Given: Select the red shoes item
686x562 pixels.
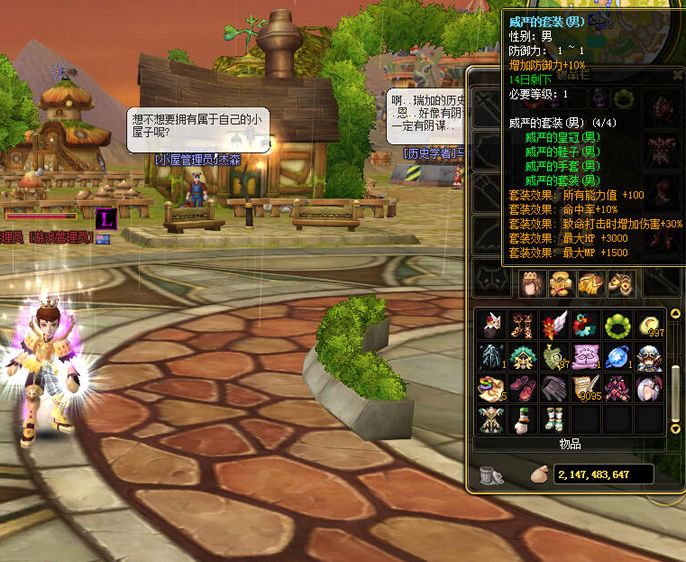Looking at the screenshot, I should tap(524, 388).
